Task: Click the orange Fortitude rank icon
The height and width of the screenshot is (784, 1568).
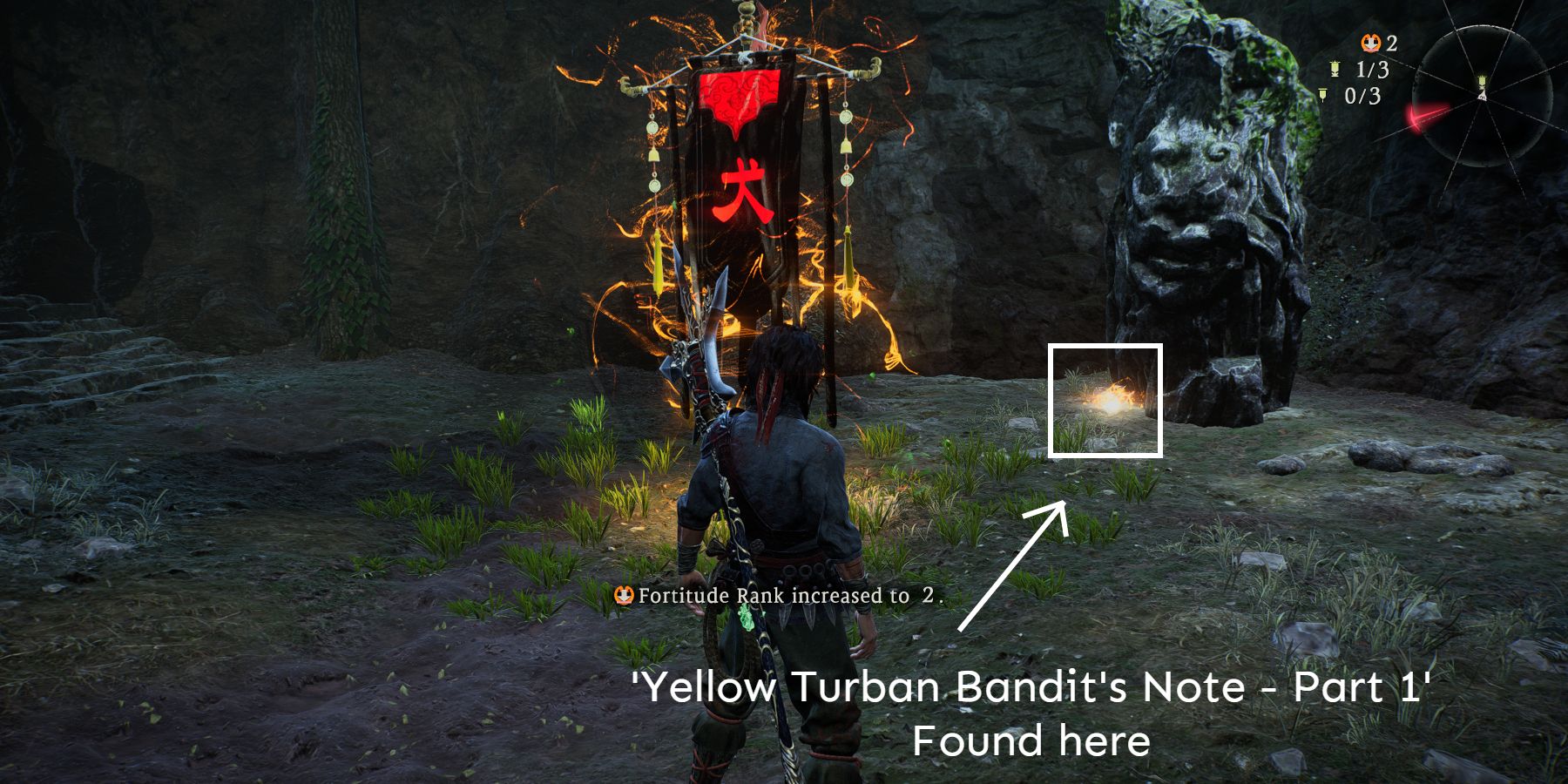Action: pyautogui.click(x=1370, y=41)
